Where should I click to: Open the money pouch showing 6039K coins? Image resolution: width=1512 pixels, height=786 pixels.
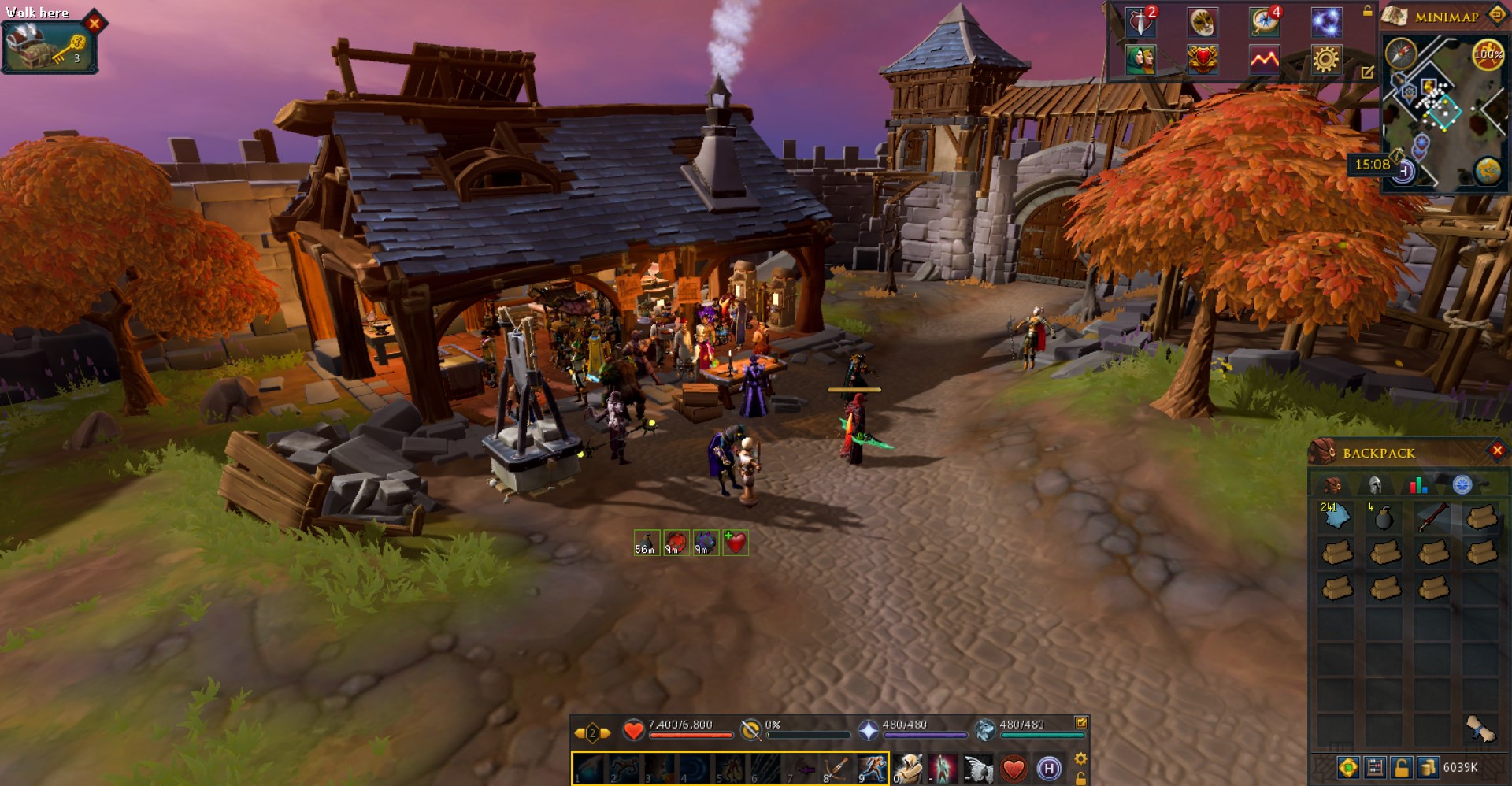pyautogui.click(x=1427, y=769)
